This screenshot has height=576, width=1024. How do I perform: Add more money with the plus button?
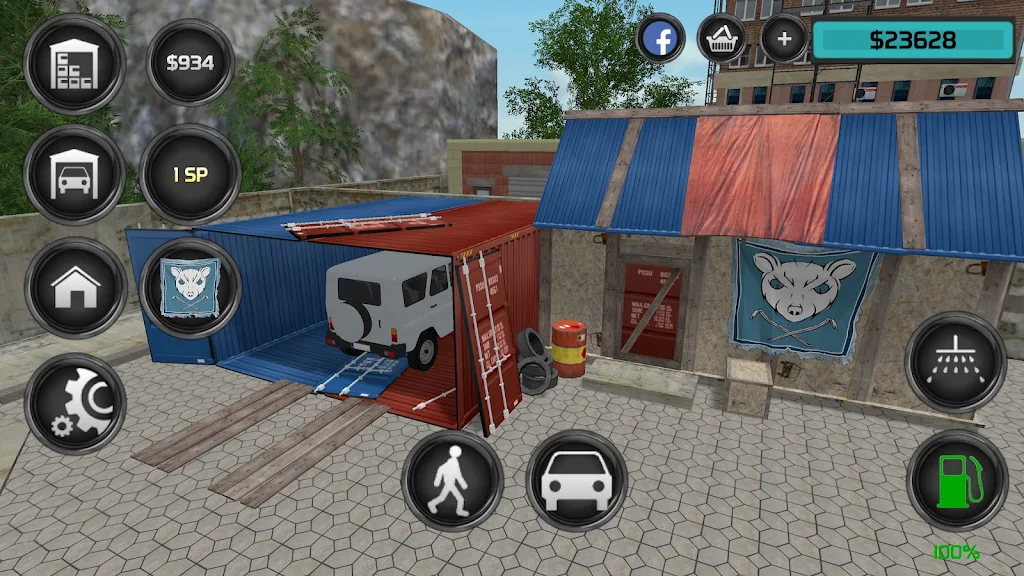coord(784,40)
